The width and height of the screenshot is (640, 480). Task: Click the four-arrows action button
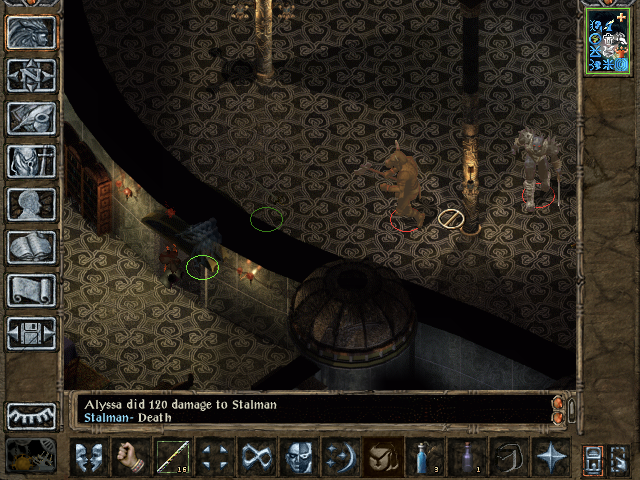coord(215,457)
